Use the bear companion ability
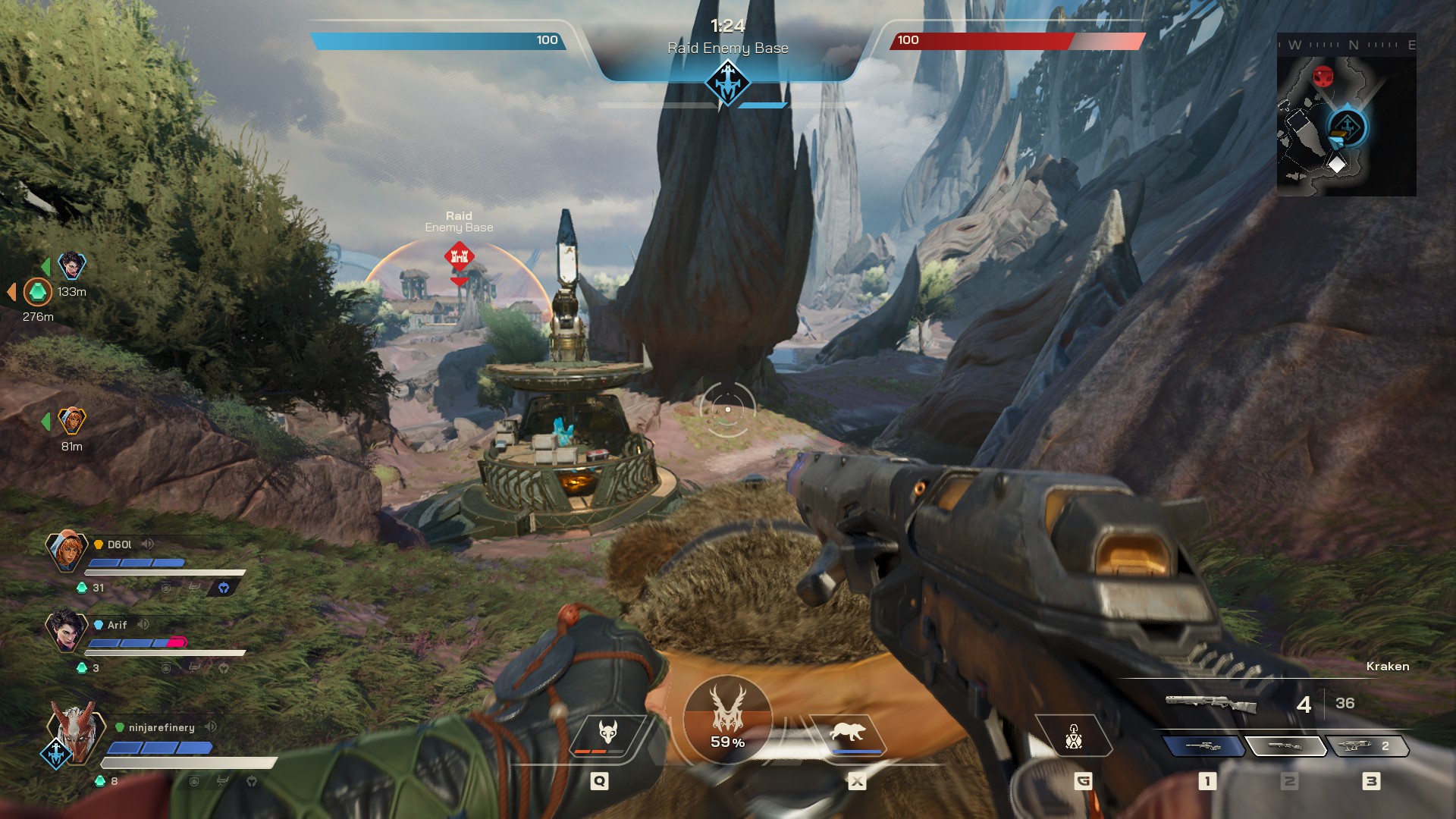 [848, 734]
